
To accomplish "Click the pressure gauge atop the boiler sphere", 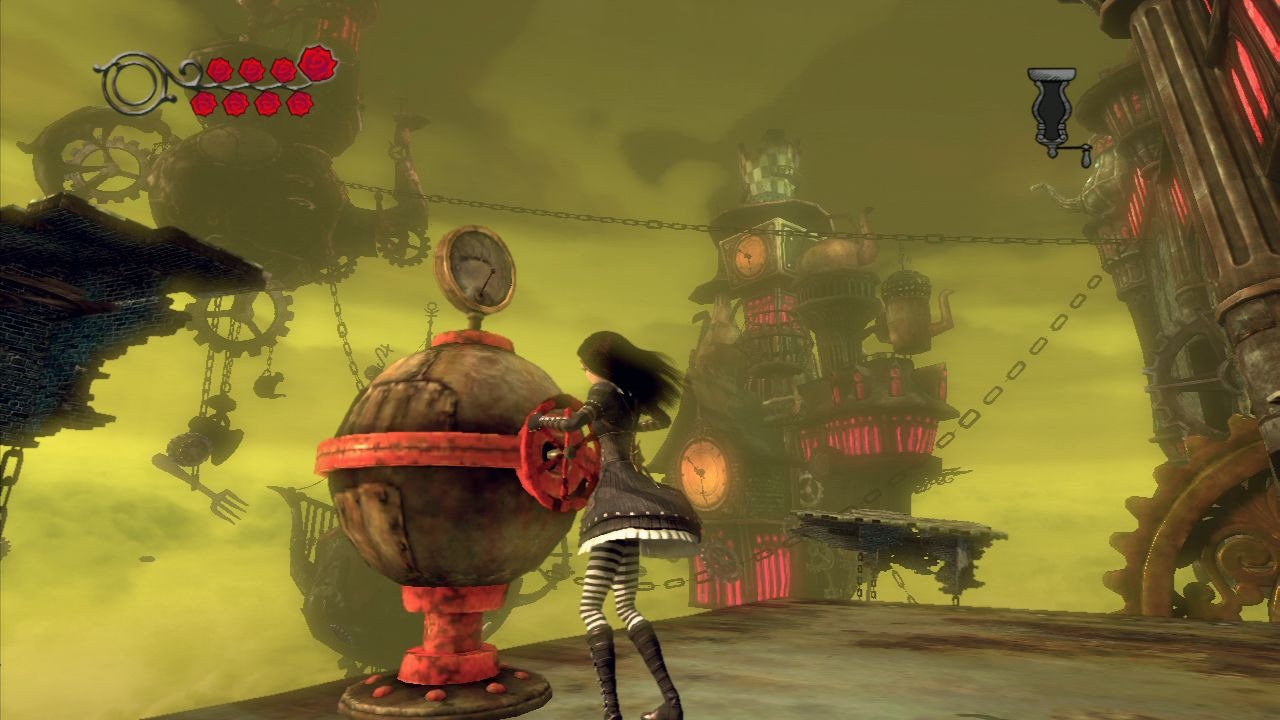I will (477, 270).
